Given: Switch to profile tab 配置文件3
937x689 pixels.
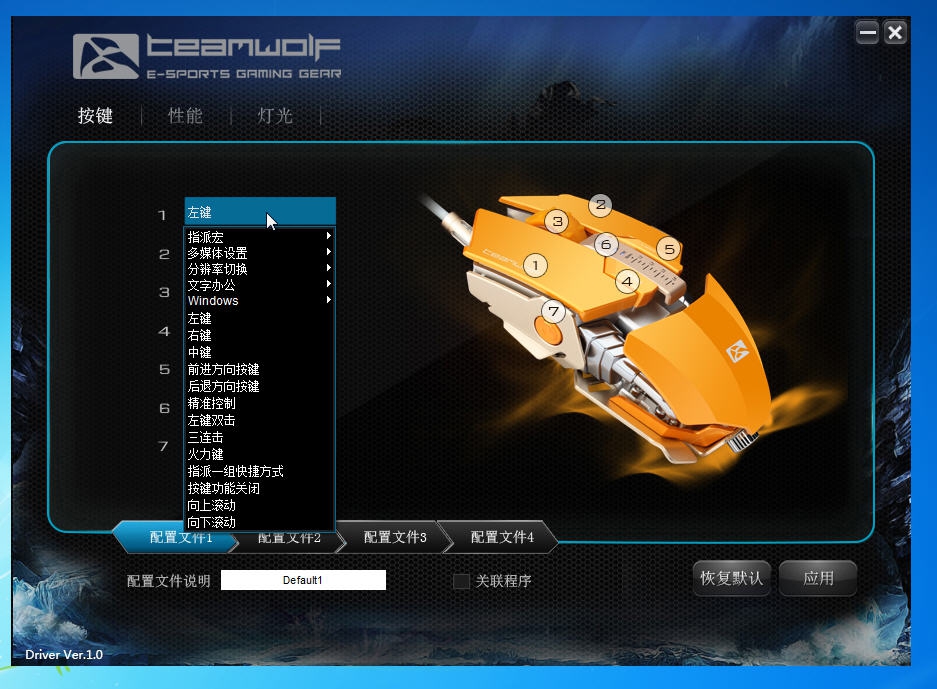Looking at the screenshot, I should [395, 537].
